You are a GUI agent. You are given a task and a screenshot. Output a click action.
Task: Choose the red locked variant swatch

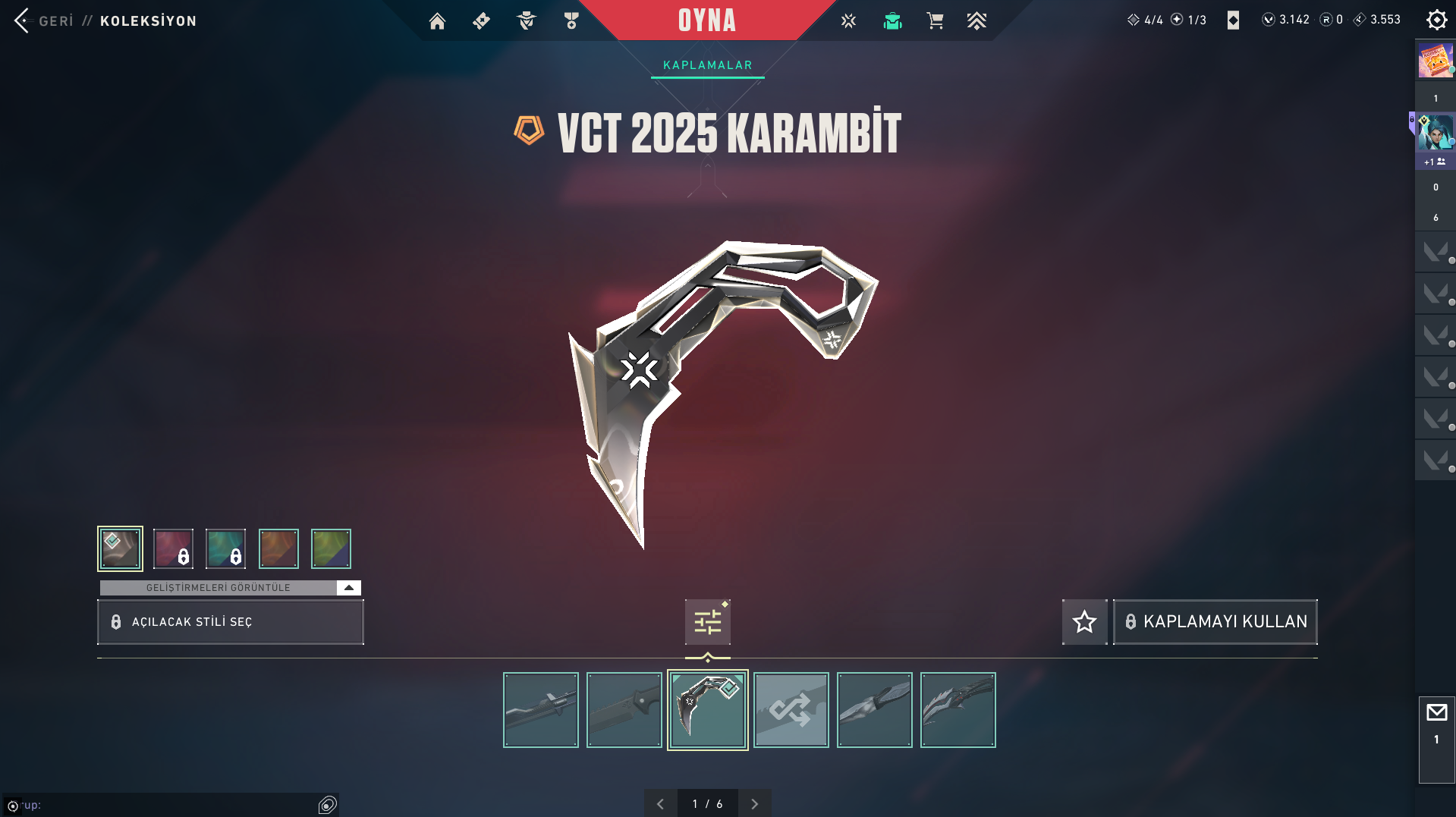coord(173,548)
